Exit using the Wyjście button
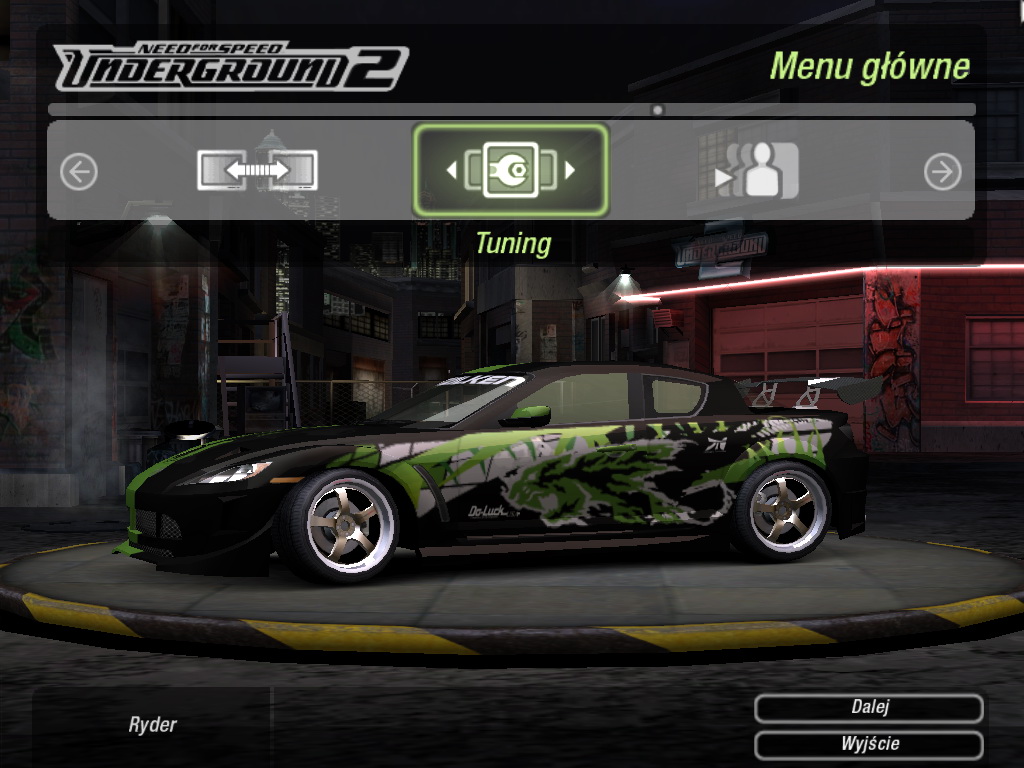This screenshot has width=1024, height=768. (869, 745)
